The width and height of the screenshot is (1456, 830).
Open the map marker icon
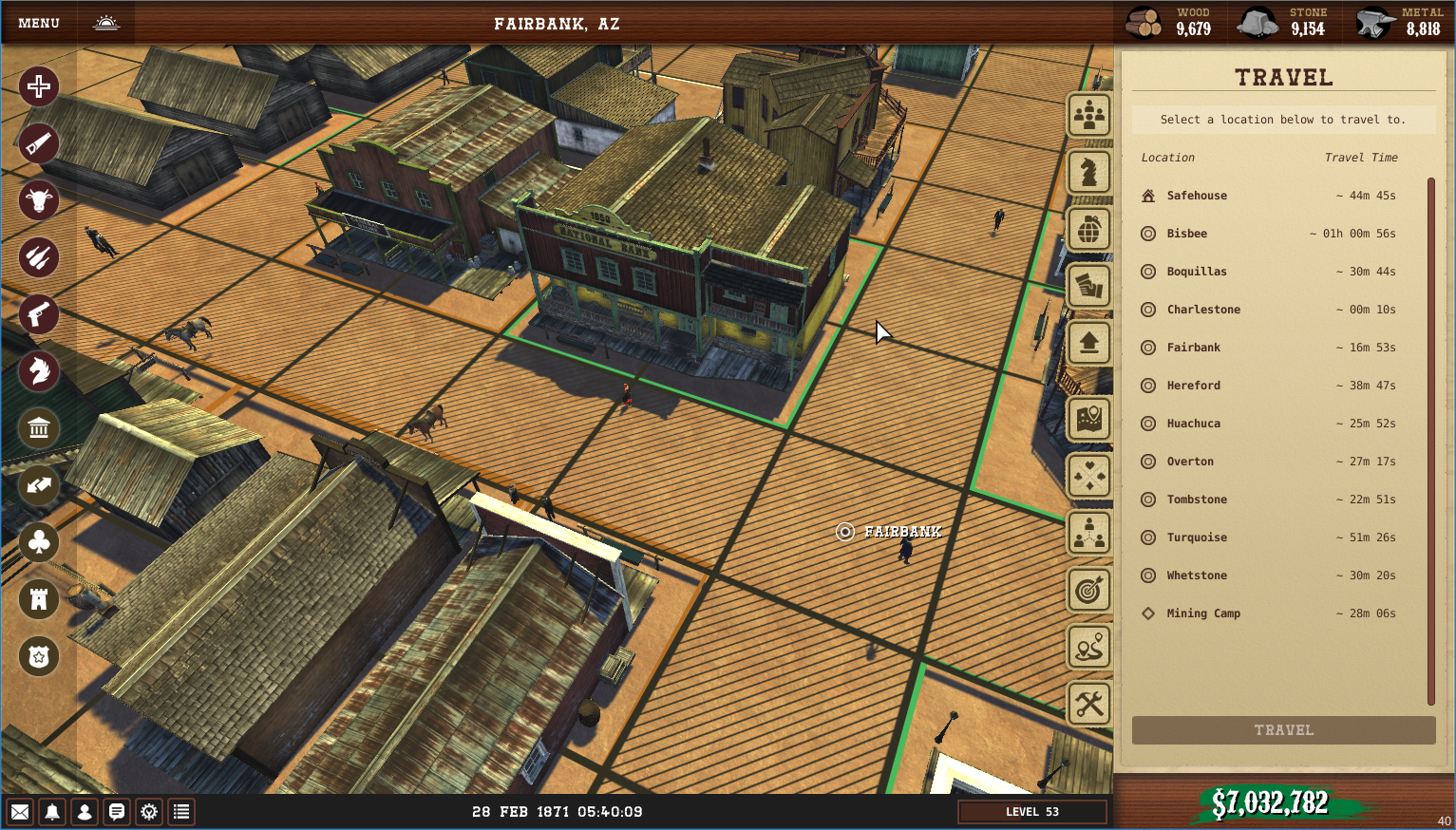1089,419
